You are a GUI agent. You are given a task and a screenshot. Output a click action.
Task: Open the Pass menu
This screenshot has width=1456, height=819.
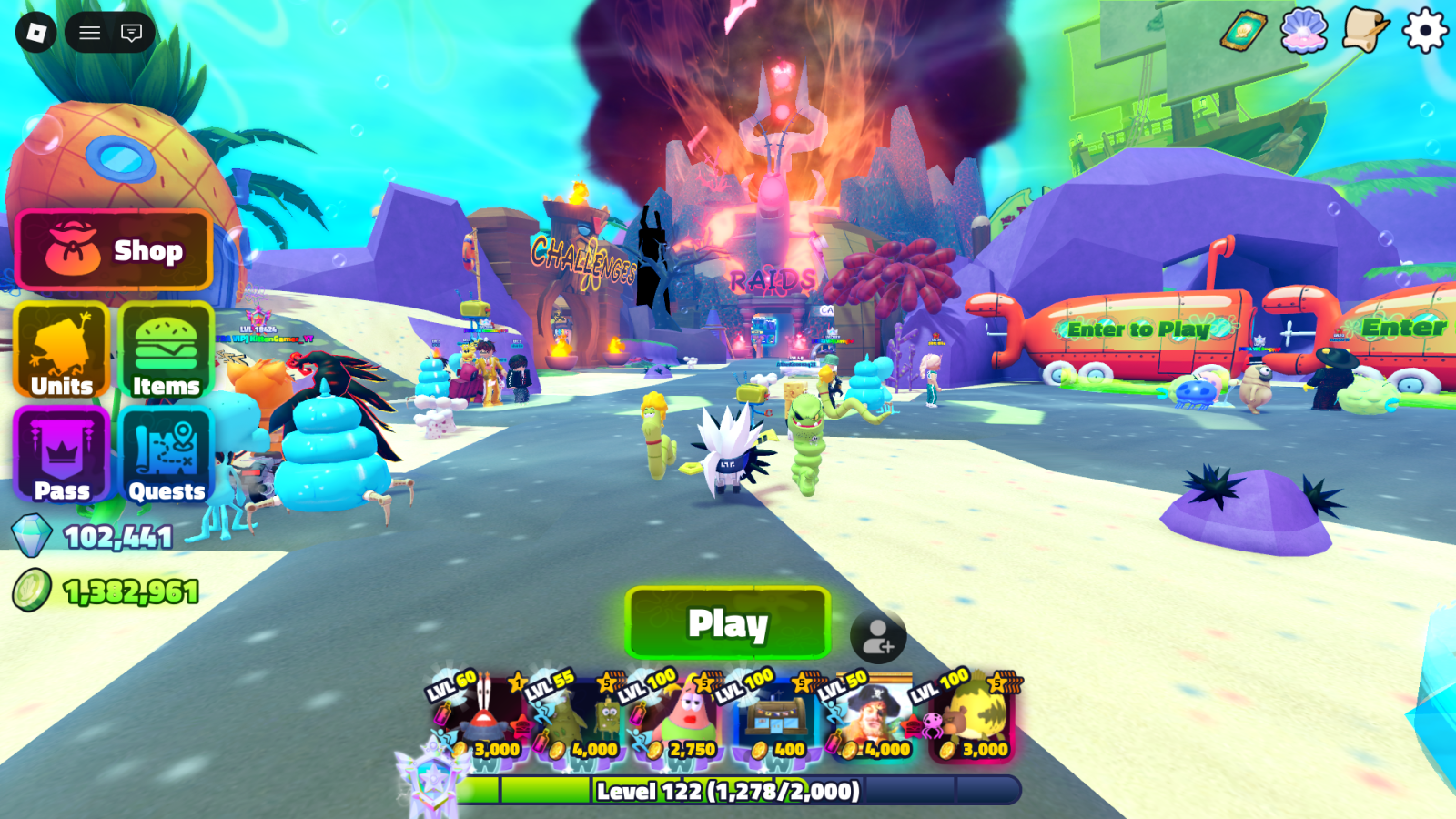[62, 455]
